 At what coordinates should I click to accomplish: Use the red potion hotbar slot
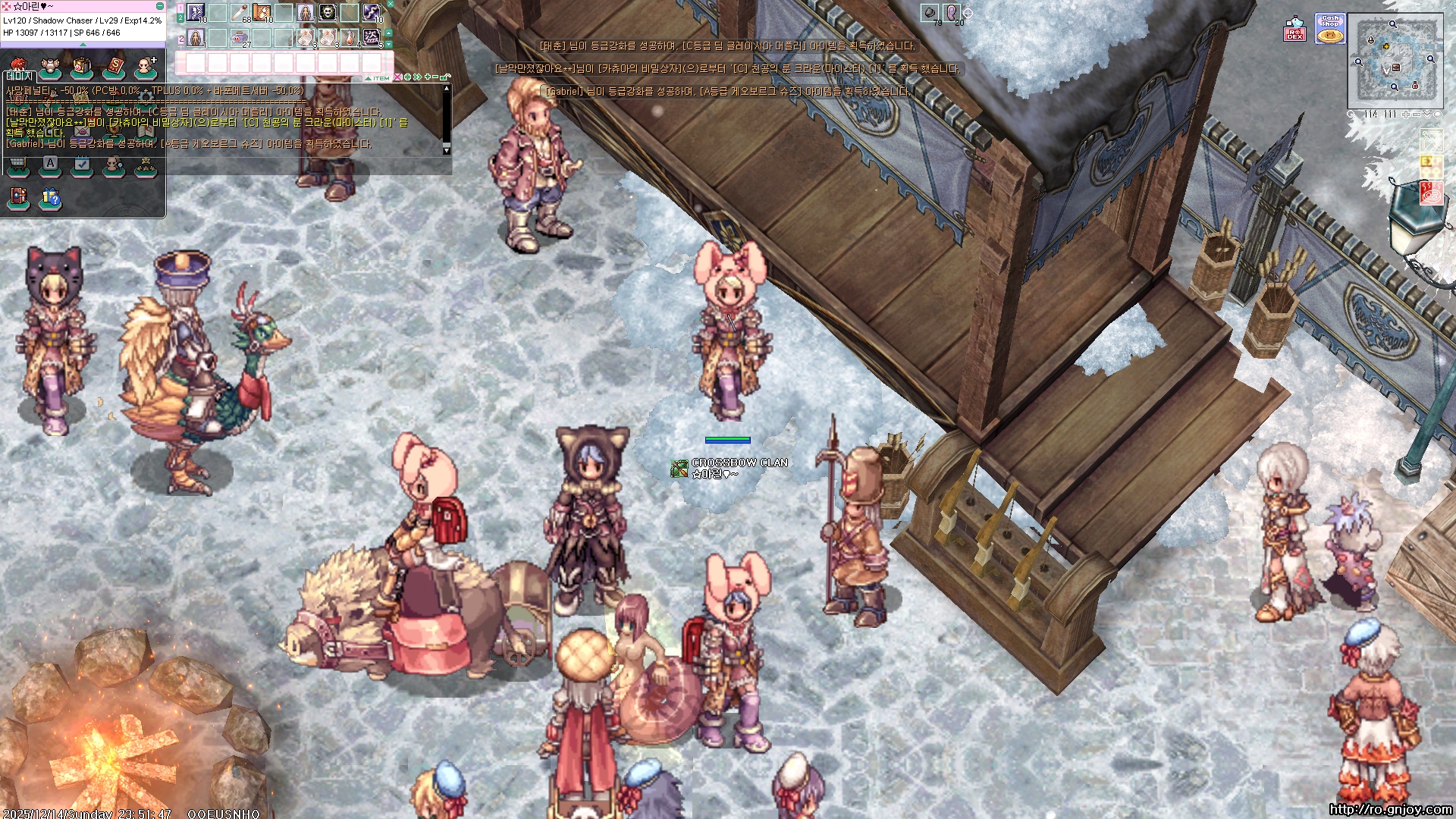[349, 37]
